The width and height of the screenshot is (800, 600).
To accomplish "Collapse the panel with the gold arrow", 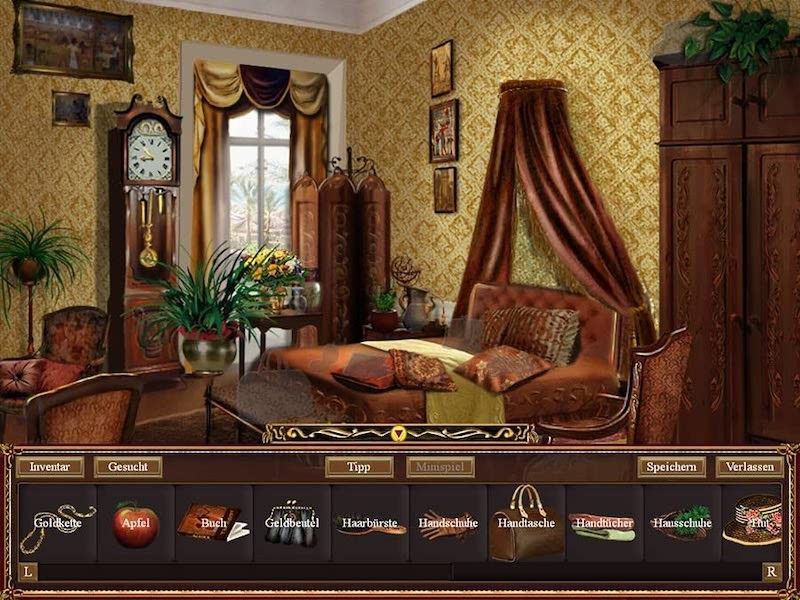I will (x=399, y=433).
